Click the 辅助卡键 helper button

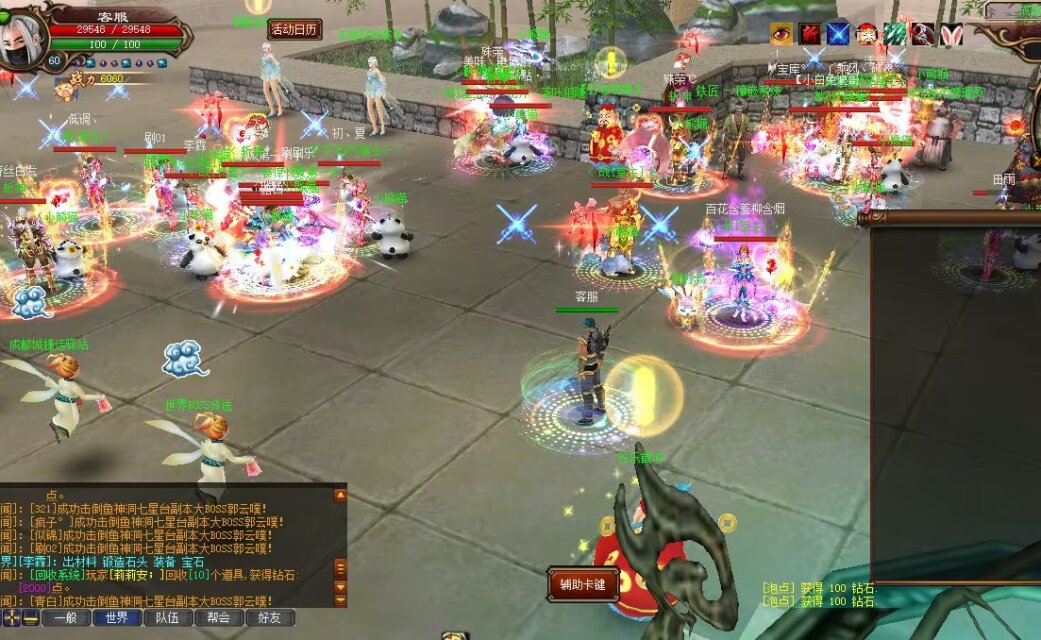point(583,584)
